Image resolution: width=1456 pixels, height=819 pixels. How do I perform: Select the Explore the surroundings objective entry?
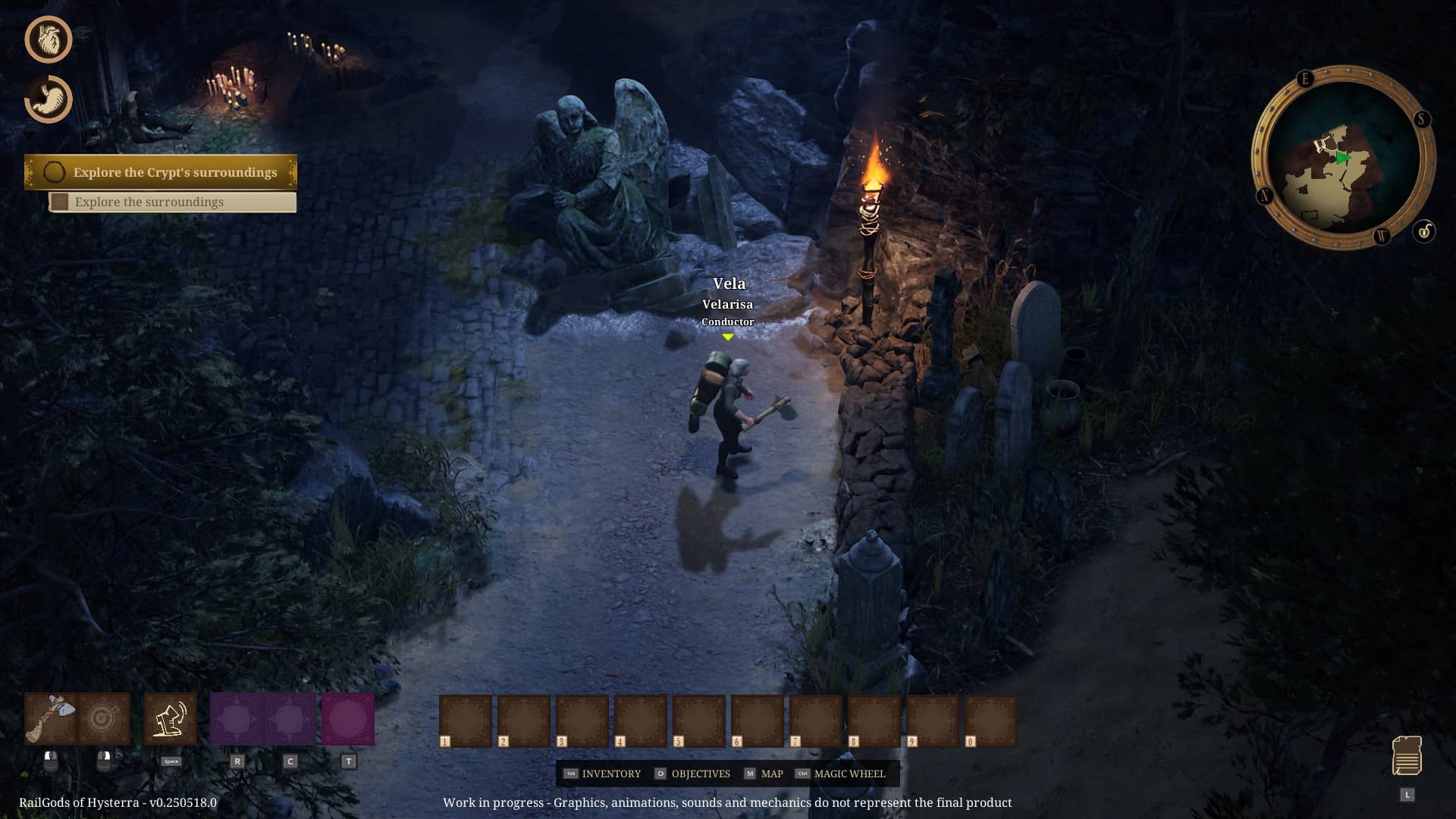pyautogui.click(x=173, y=202)
